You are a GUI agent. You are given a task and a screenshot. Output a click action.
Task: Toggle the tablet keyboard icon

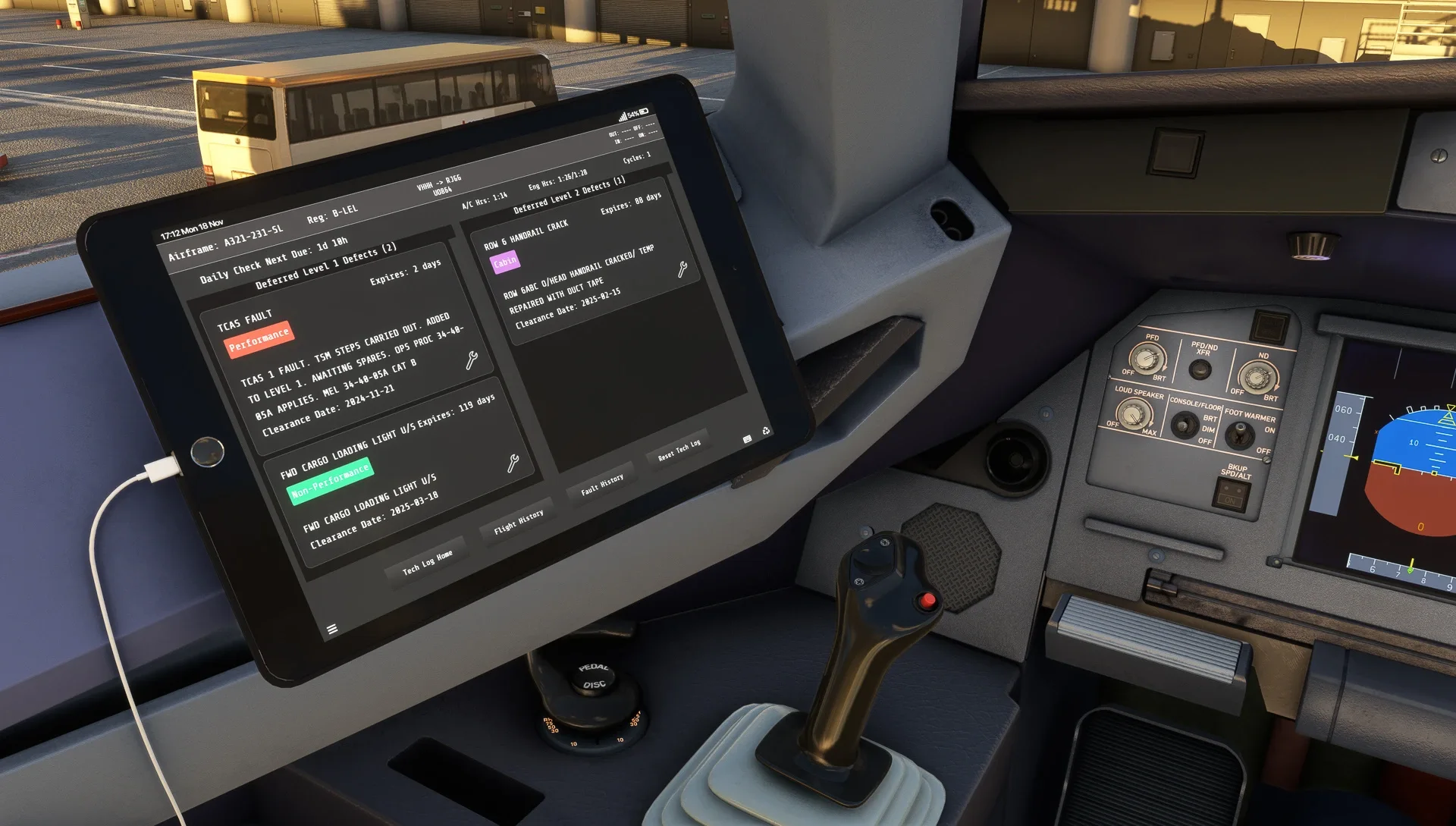point(747,439)
